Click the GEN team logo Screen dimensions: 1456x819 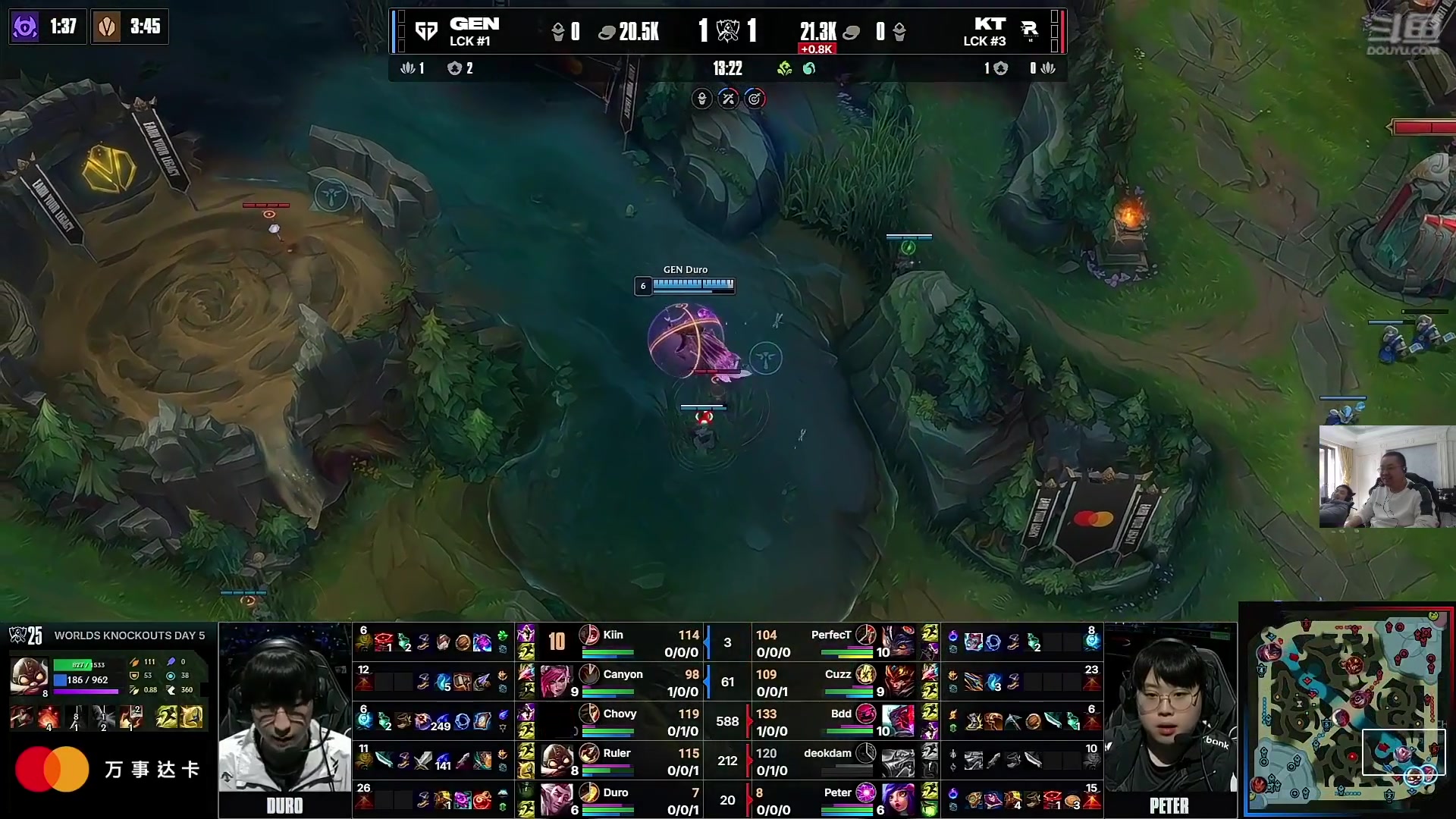(x=426, y=31)
